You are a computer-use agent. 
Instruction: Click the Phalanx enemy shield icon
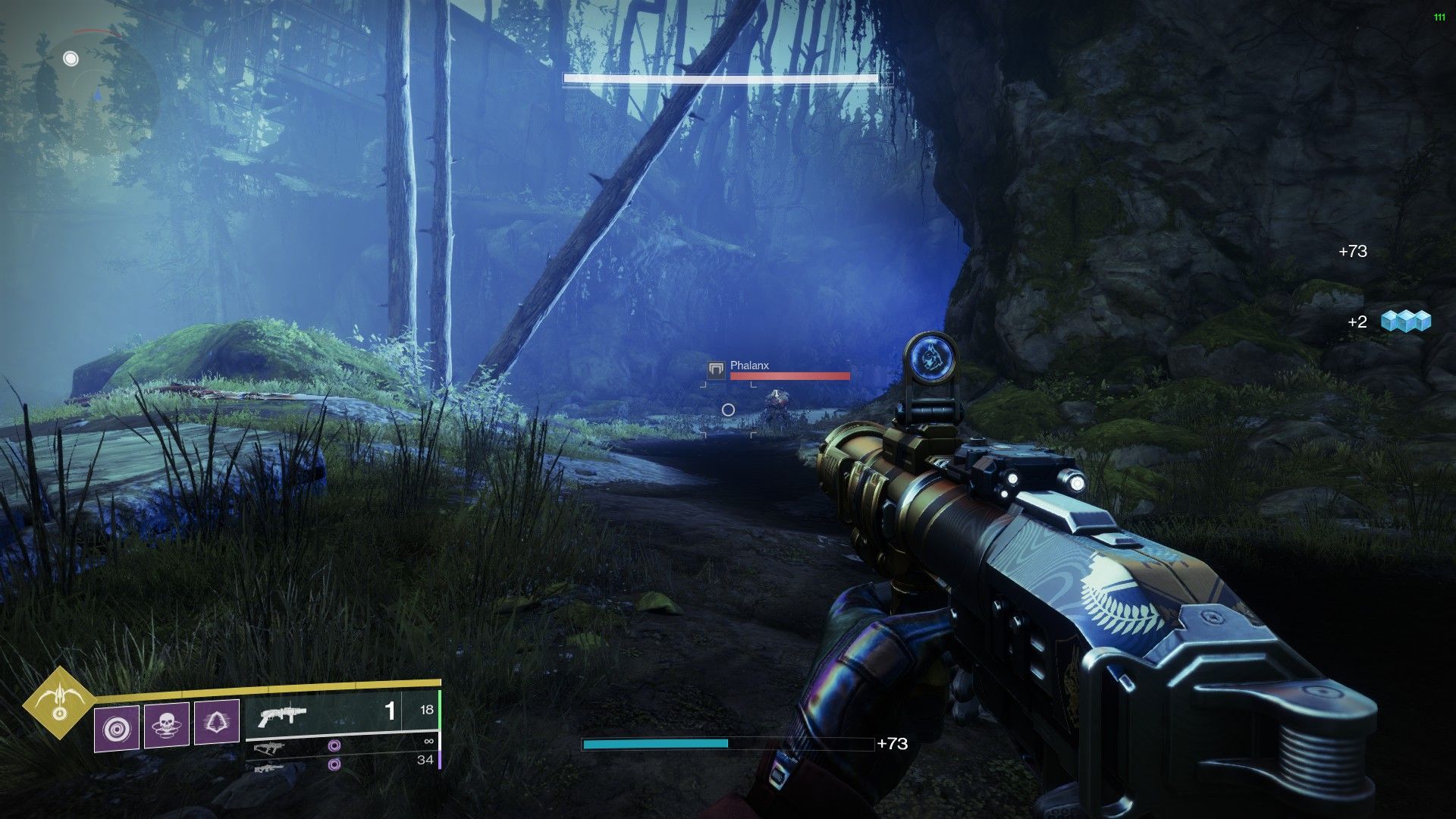coord(716,370)
